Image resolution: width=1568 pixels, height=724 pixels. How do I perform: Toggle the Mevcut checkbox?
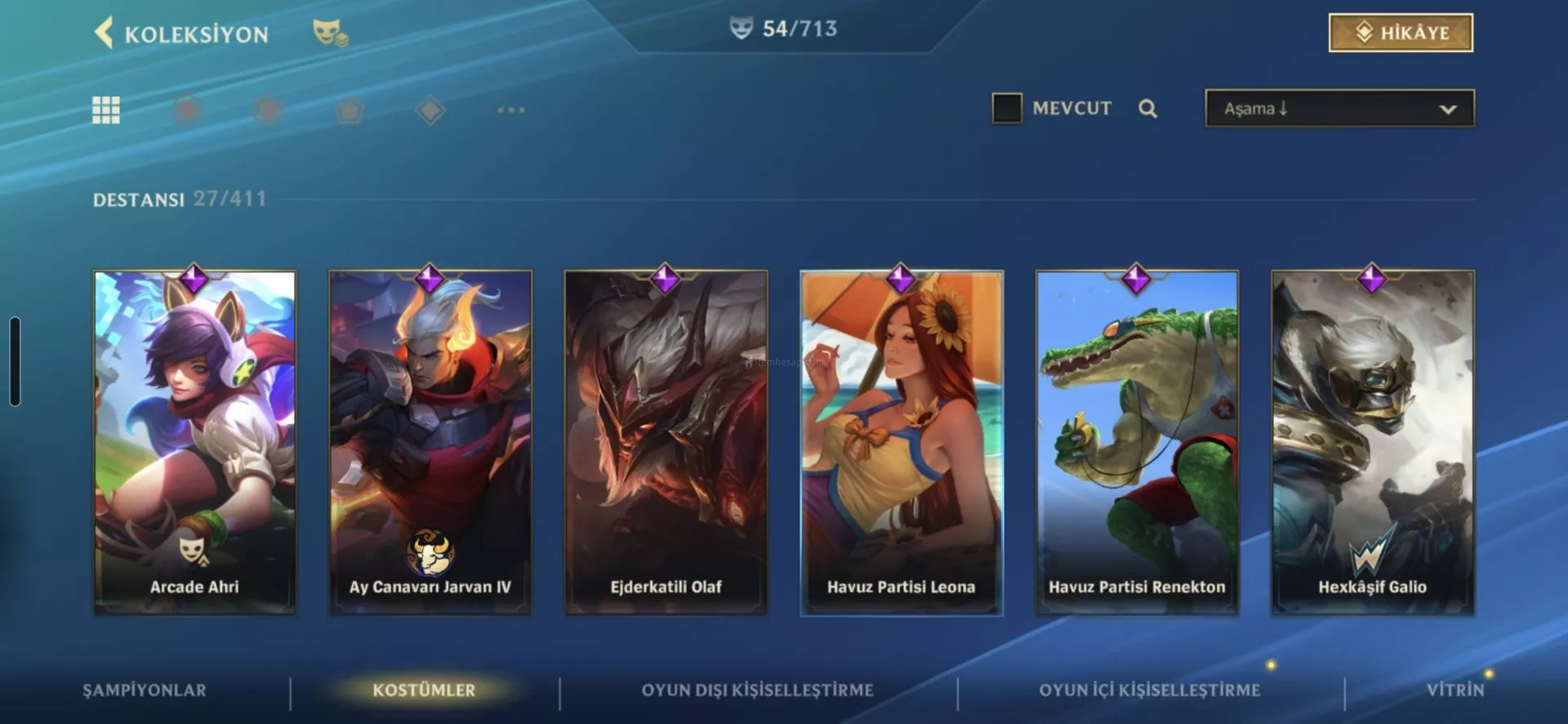1006,108
